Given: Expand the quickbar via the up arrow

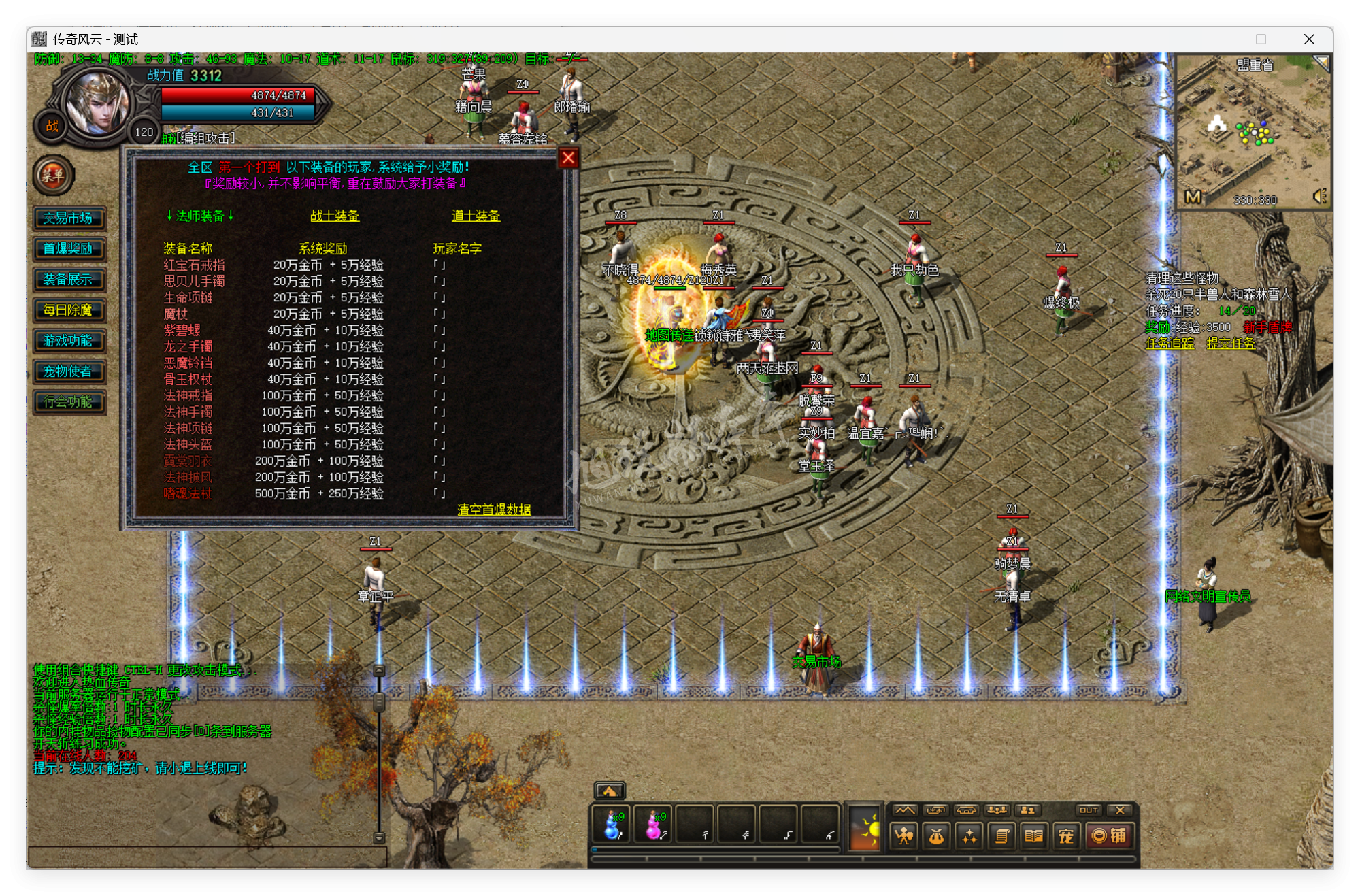Looking at the screenshot, I should [x=611, y=790].
